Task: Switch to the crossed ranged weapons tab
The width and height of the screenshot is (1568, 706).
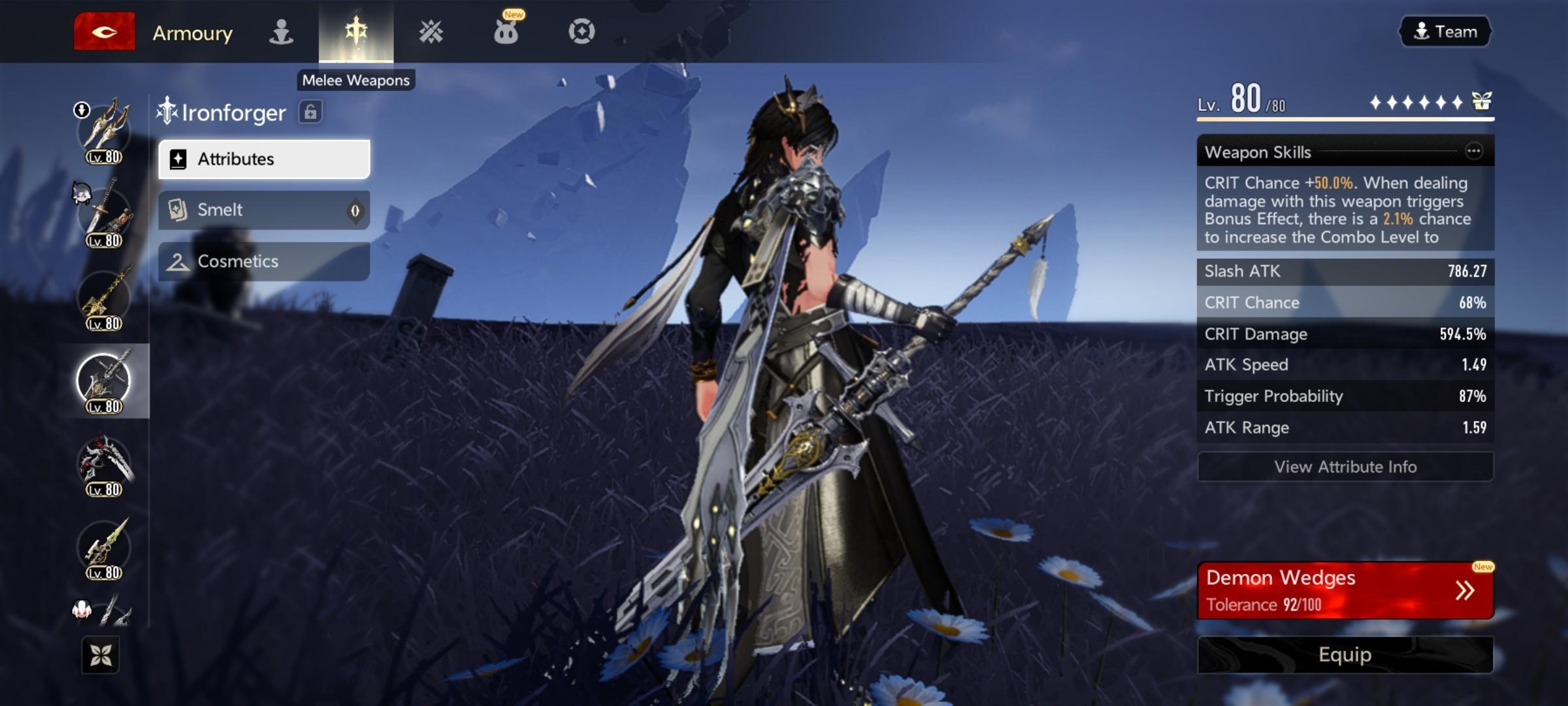Action: 431,31
